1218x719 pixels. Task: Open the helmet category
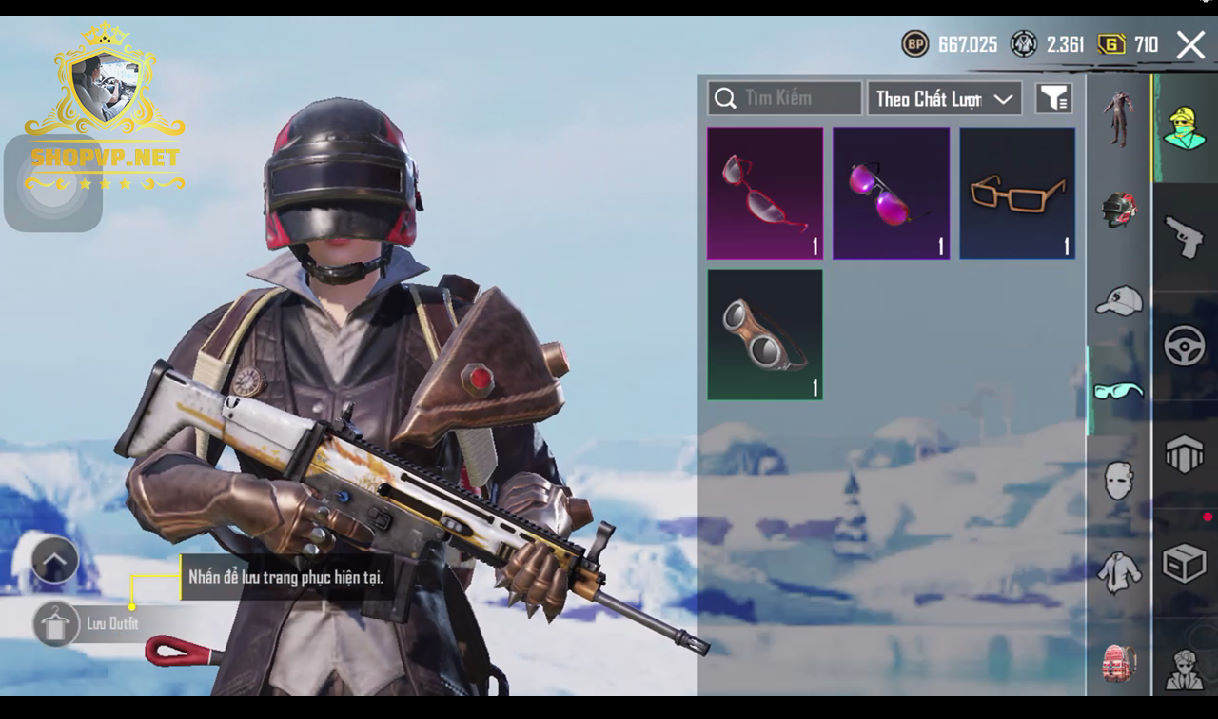point(1118,209)
